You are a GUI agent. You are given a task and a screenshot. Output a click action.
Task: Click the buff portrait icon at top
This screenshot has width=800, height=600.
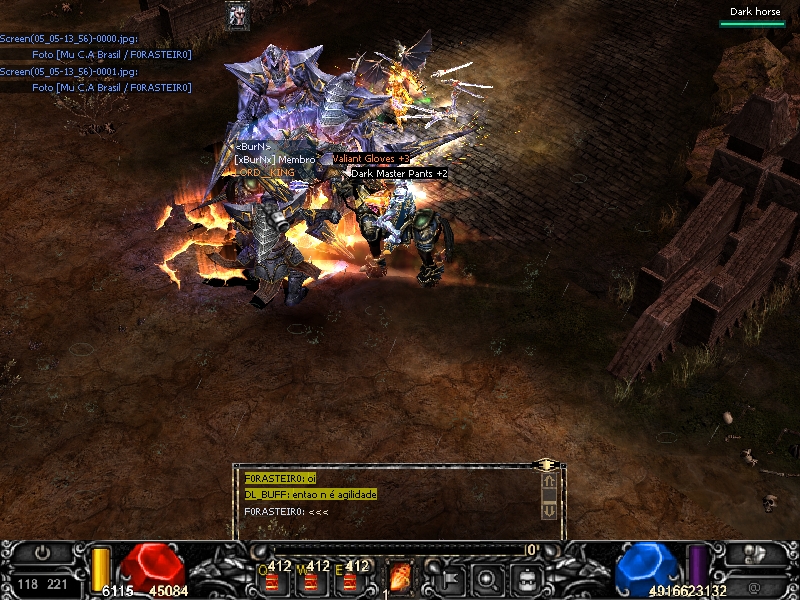click(x=238, y=16)
